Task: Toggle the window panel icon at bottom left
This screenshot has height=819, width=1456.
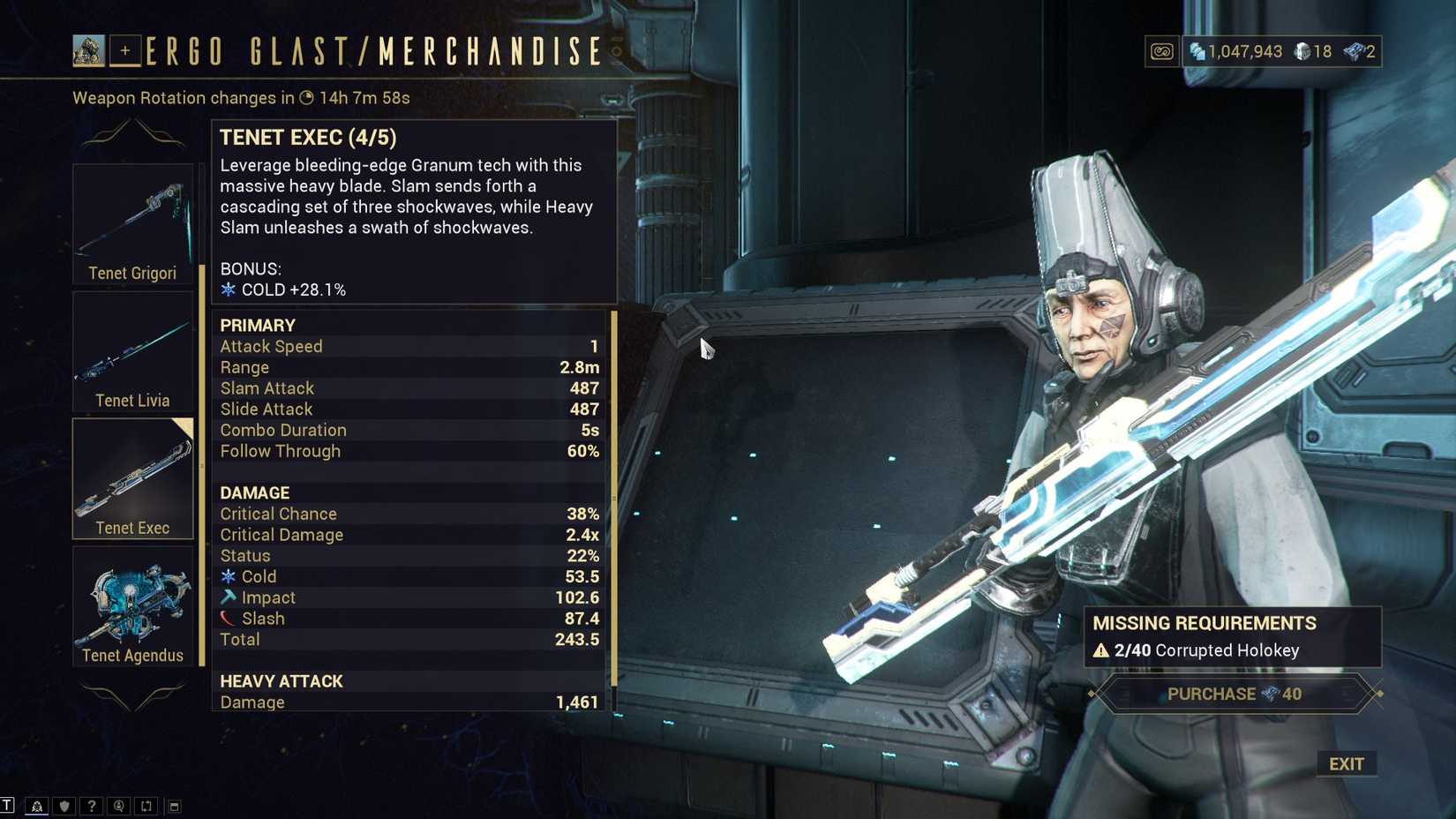Action: coord(175,806)
